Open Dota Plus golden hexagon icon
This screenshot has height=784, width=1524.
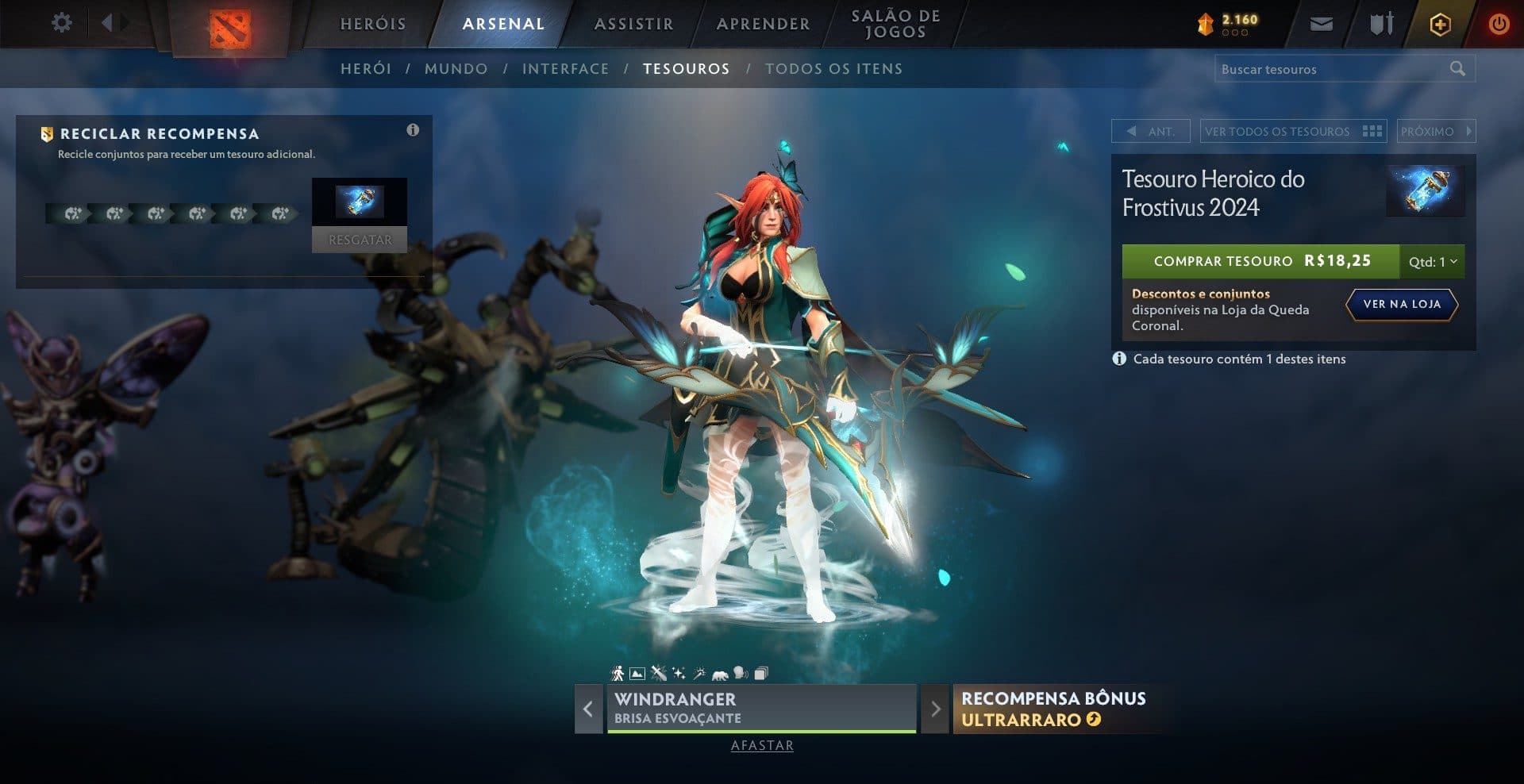click(1439, 24)
